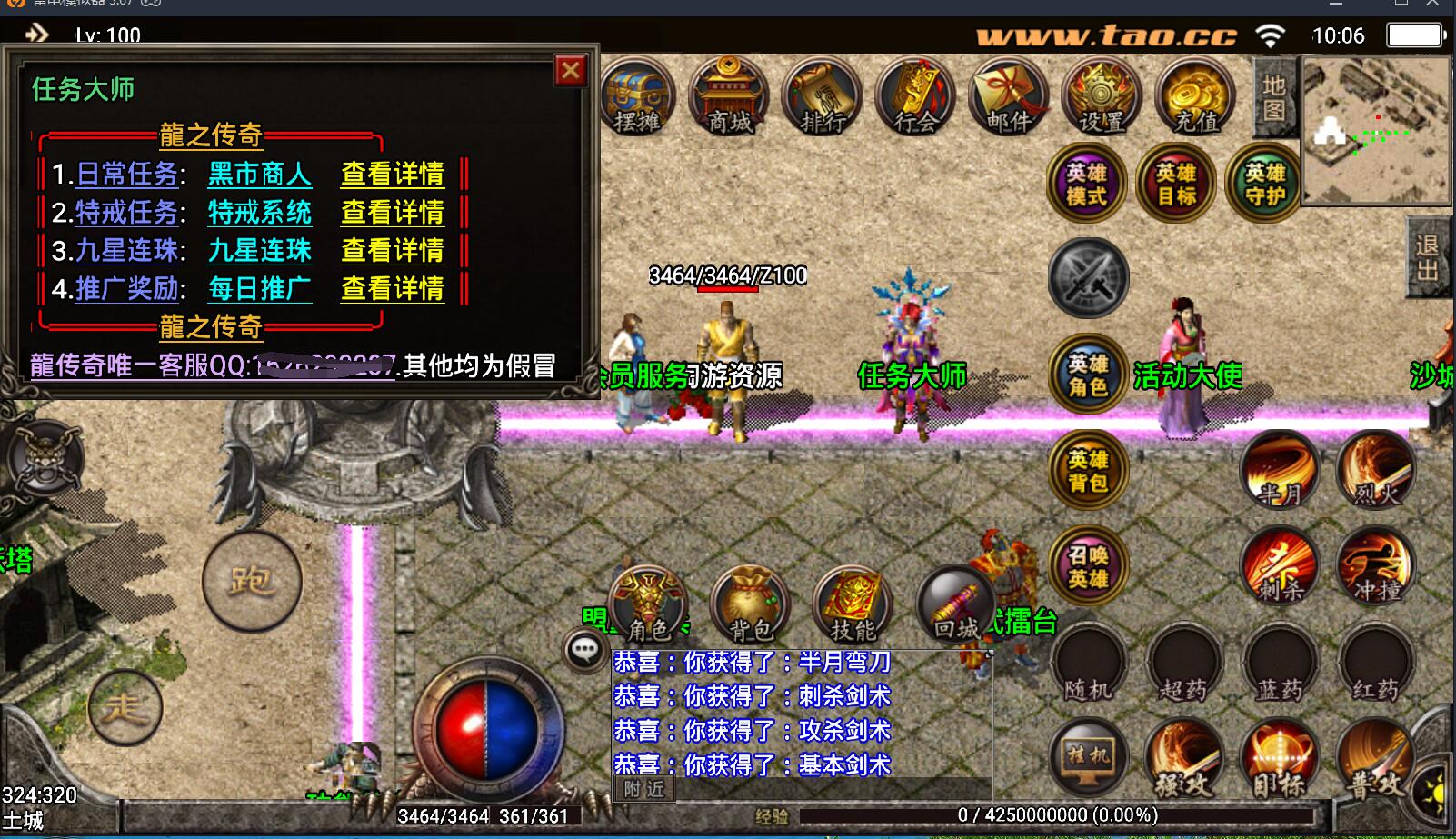Click the 退出 exit button
The height and width of the screenshot is (839, 1456).
point(1427,258)
